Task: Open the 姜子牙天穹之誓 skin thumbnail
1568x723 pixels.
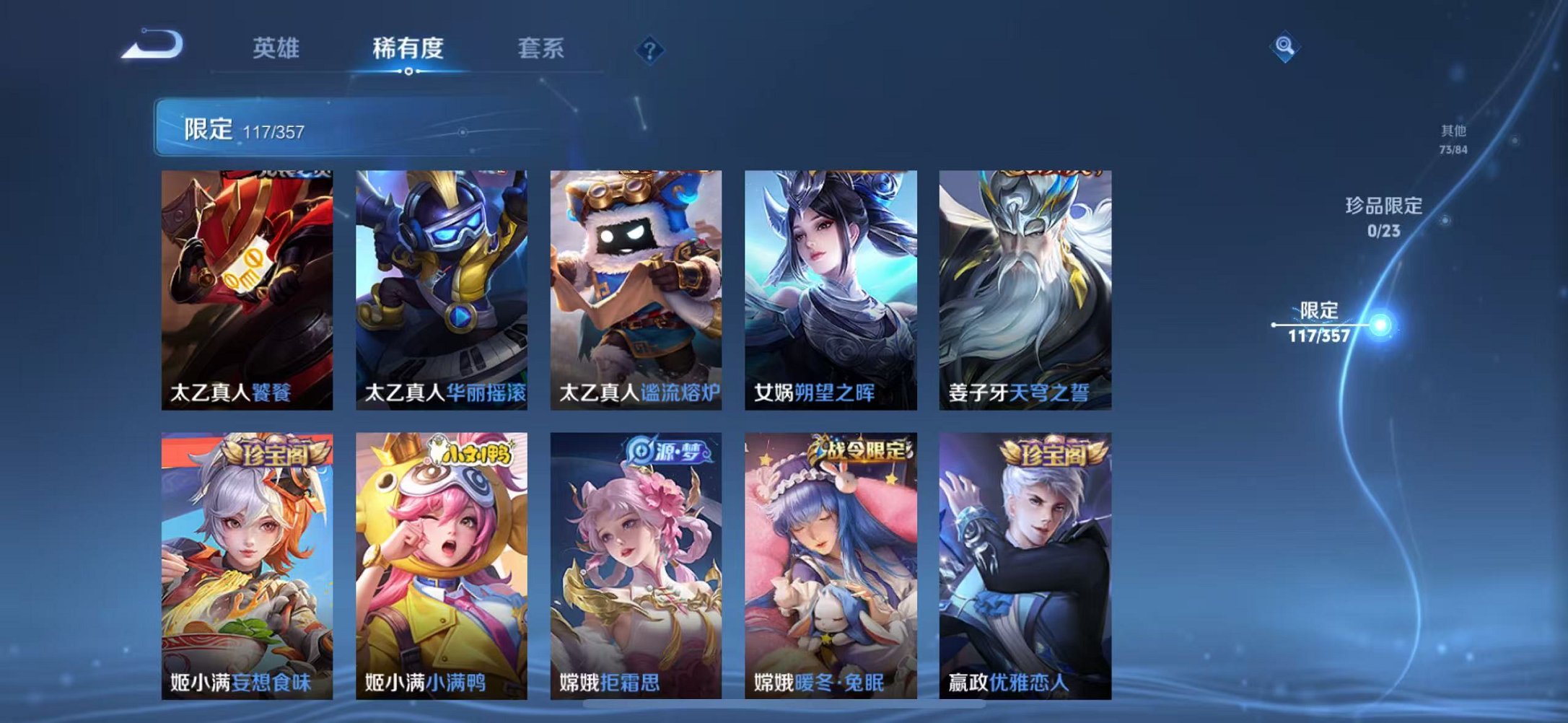Action: pos(1025,289)
